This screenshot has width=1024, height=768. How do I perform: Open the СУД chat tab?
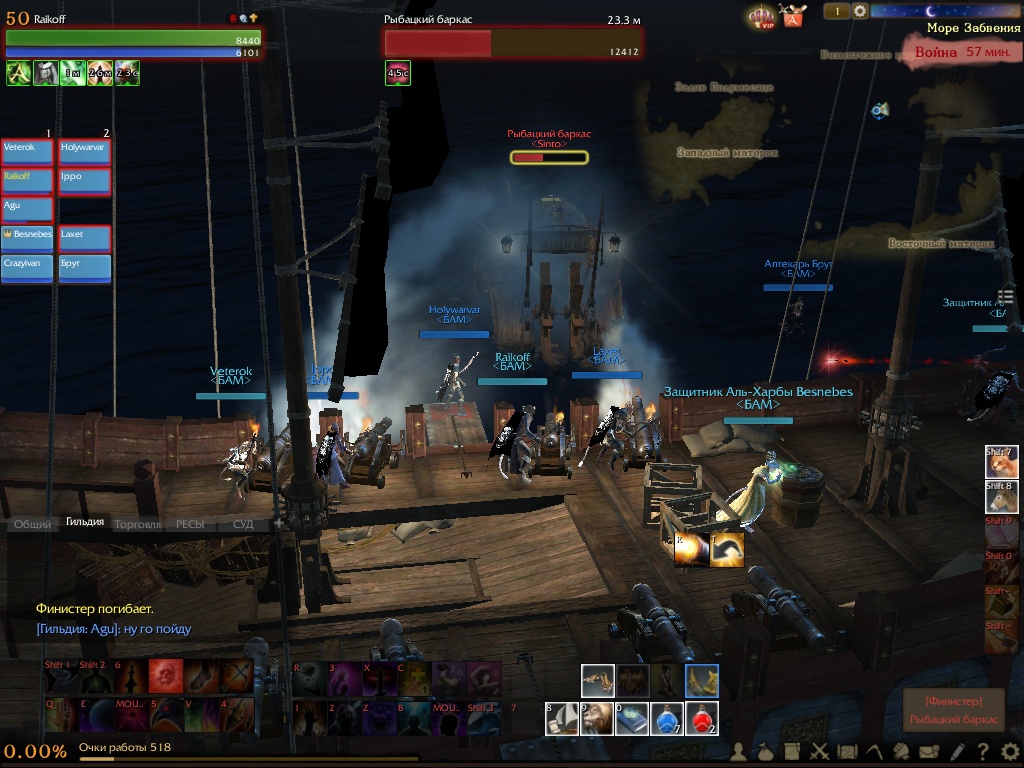[243, 524]
